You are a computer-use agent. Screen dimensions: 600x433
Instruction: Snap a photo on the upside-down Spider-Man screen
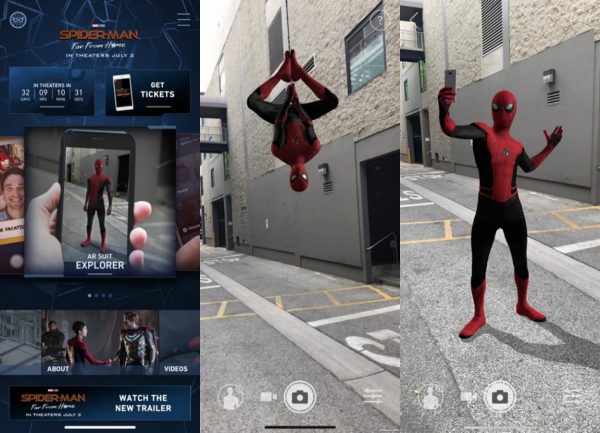click(x=299, y=396)
